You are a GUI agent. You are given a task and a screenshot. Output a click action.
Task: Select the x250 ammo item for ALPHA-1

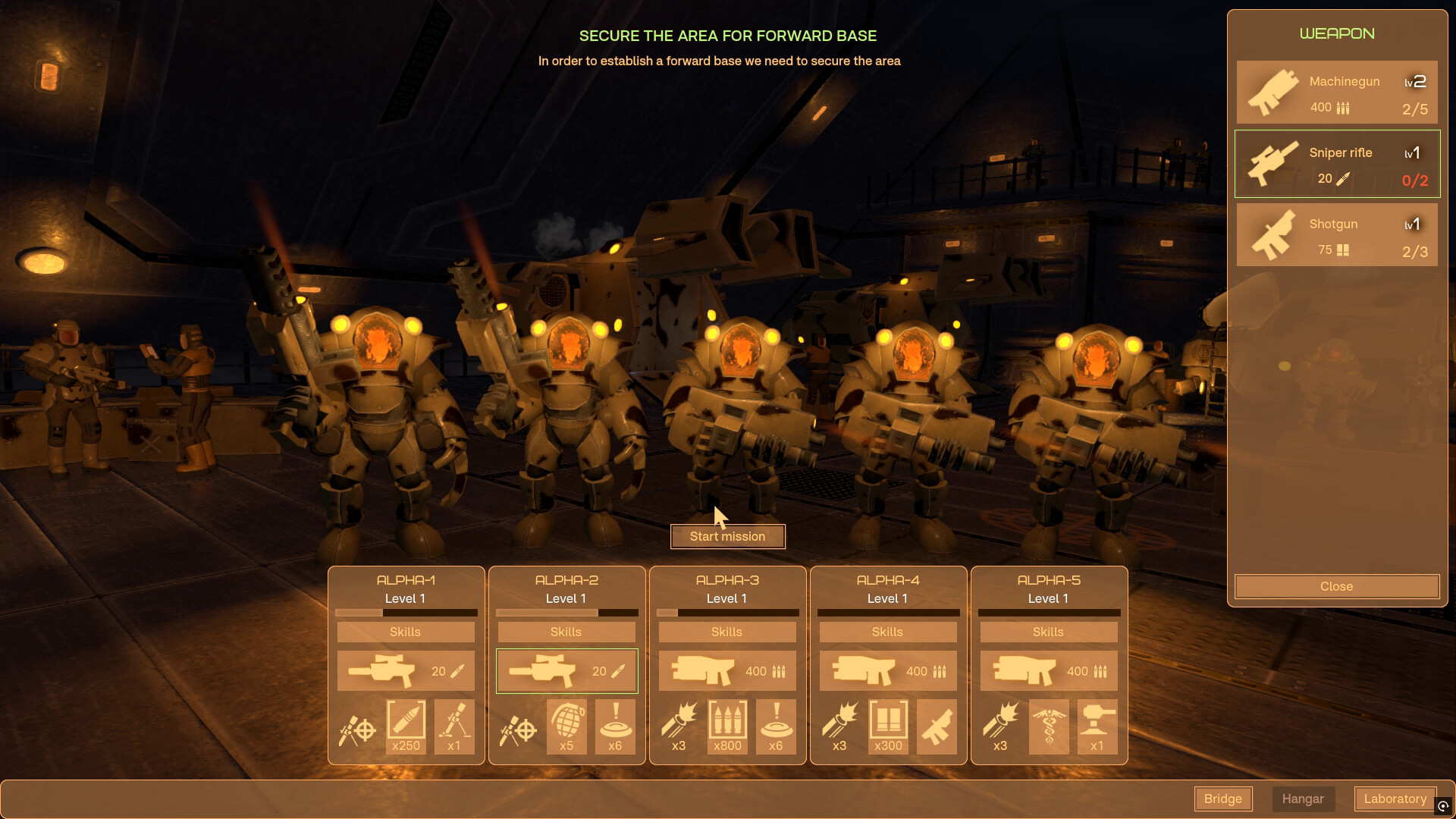click(406, 726)
